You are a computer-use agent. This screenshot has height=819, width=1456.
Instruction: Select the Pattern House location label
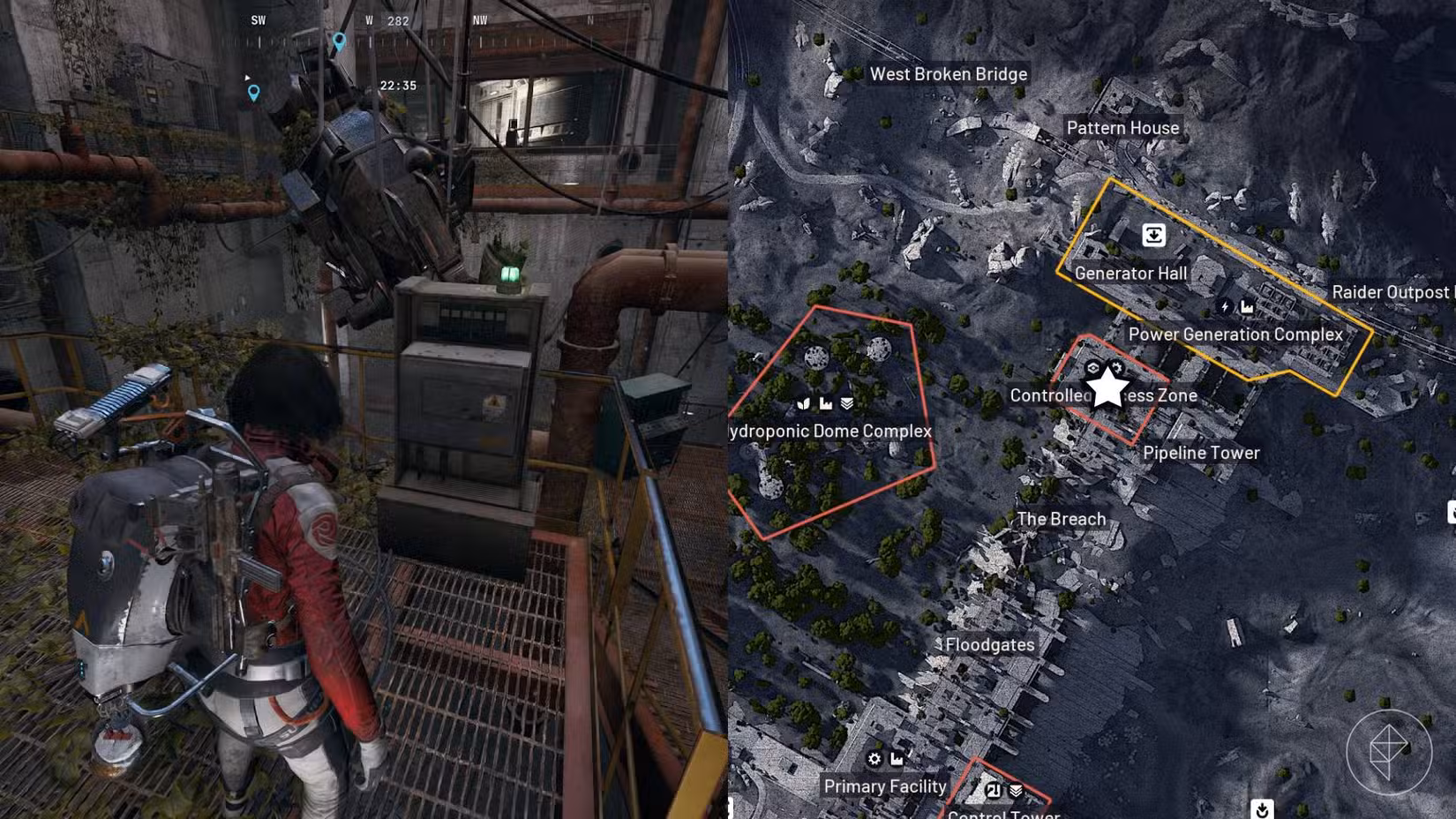[1122, 128]
